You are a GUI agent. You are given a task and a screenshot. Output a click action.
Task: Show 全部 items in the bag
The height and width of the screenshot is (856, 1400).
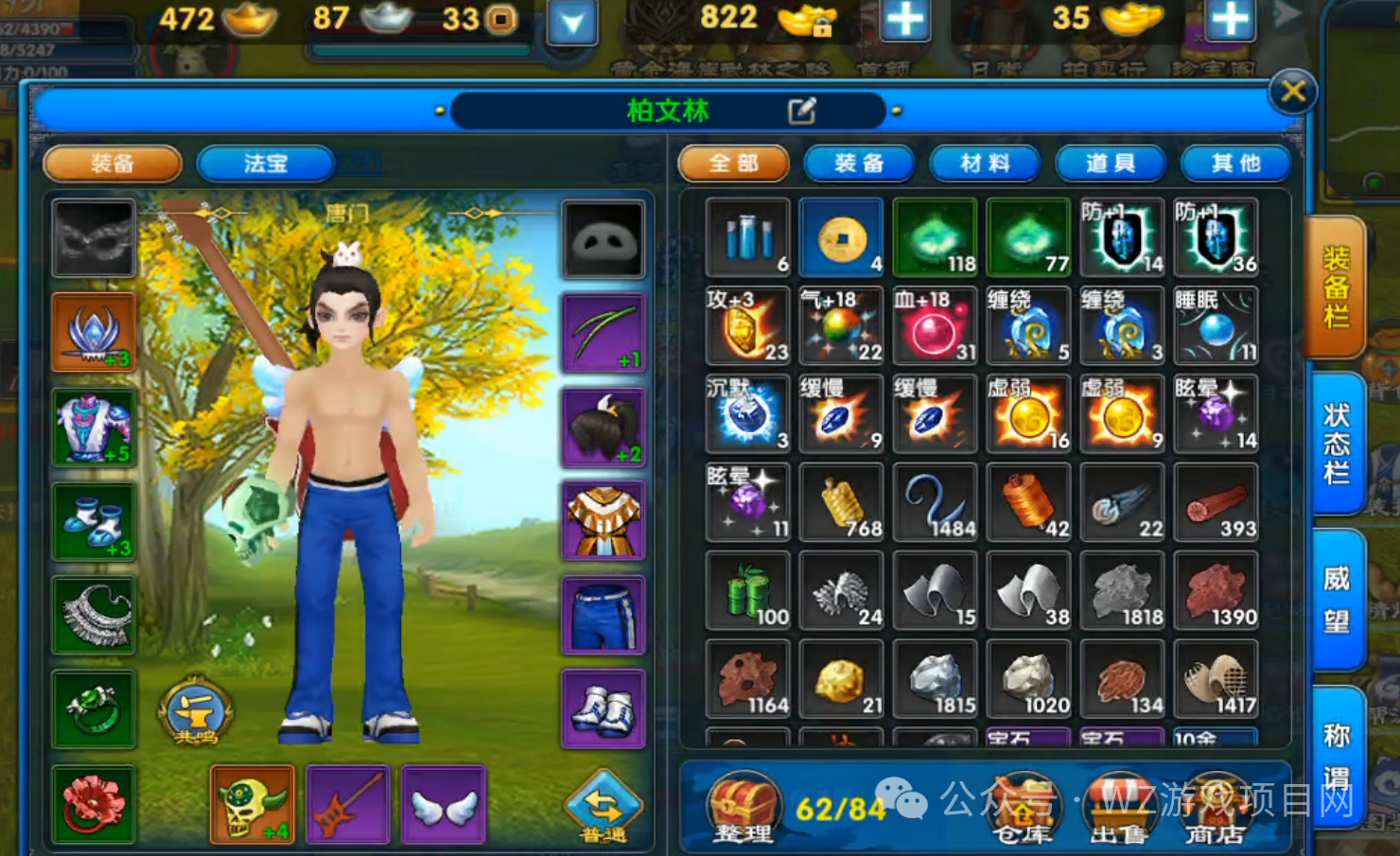pyautogui.click(x=734, y=164)
